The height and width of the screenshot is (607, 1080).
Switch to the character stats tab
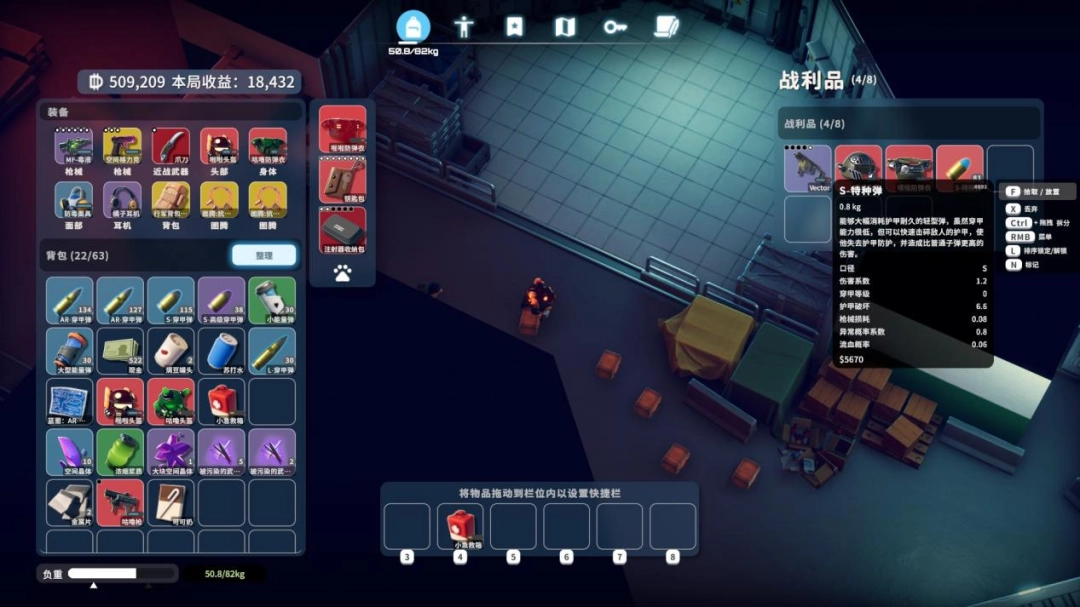(x=463, y=27)
